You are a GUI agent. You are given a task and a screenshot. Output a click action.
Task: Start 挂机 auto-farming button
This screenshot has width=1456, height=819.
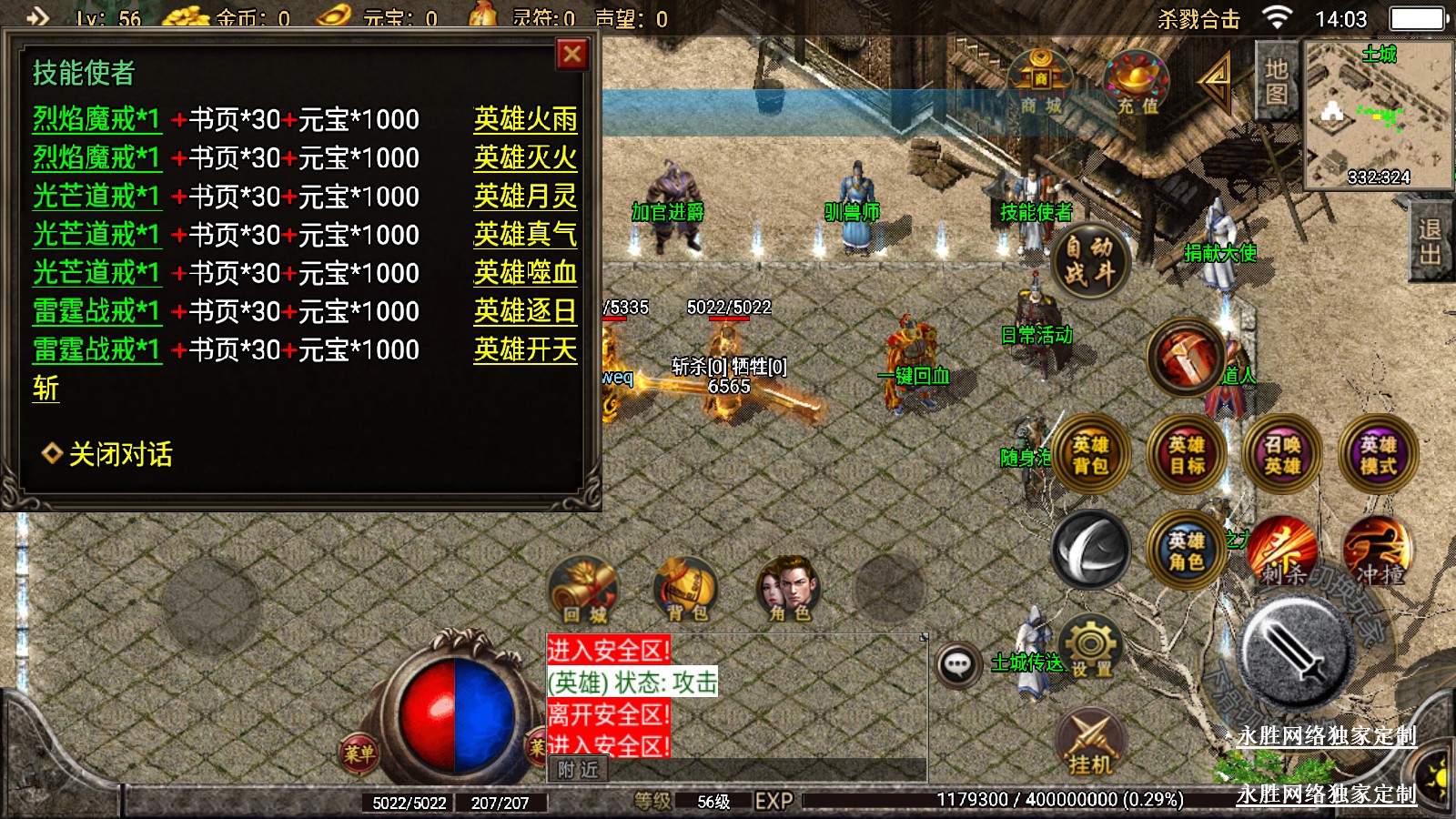tap(1090, 743)
